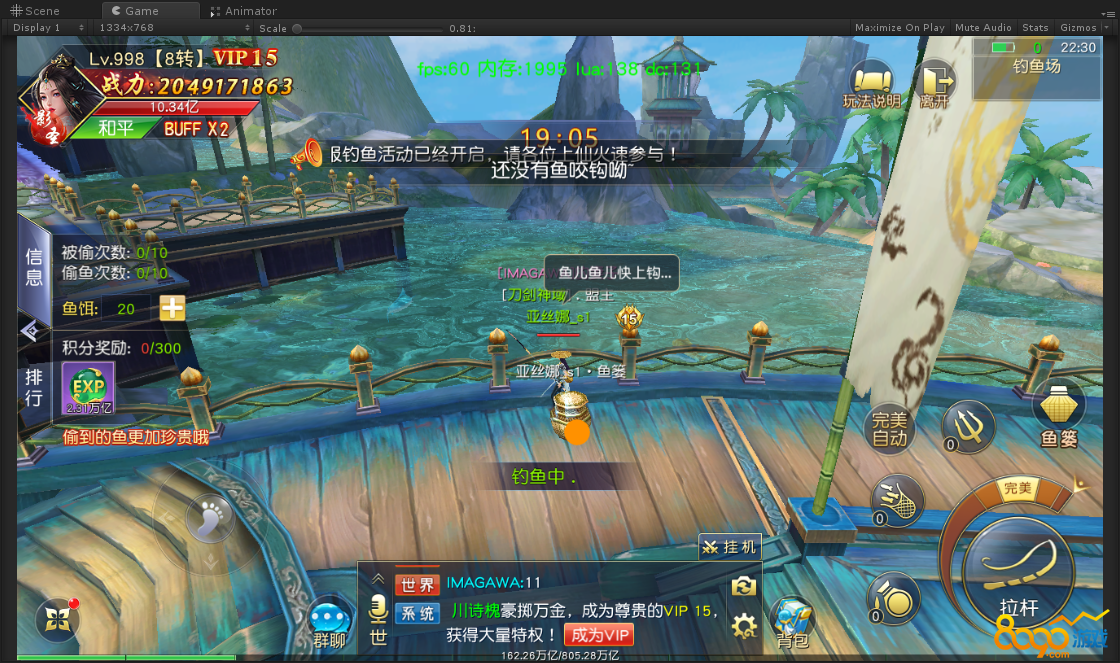The width and height of the screenshot is (1120, 663).
Task: Open the player portrait avatar
Action: [54, 100]
